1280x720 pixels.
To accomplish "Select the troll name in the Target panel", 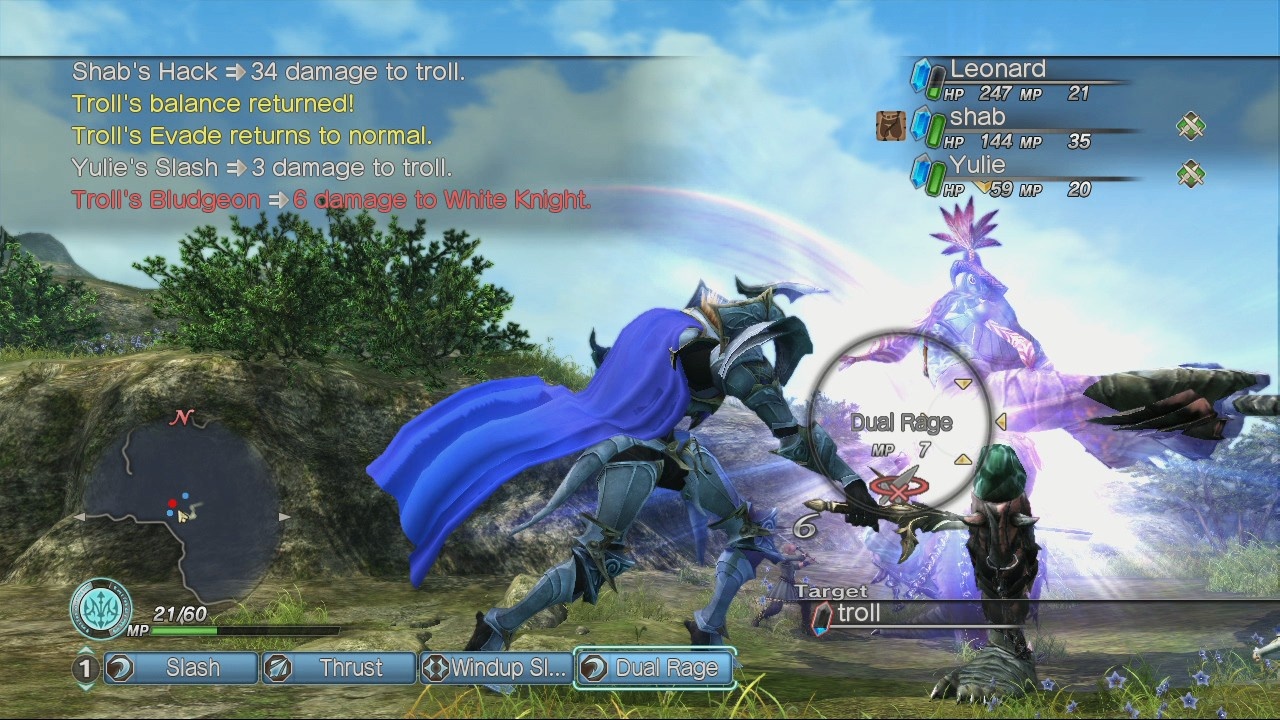I will coord(858,614).
